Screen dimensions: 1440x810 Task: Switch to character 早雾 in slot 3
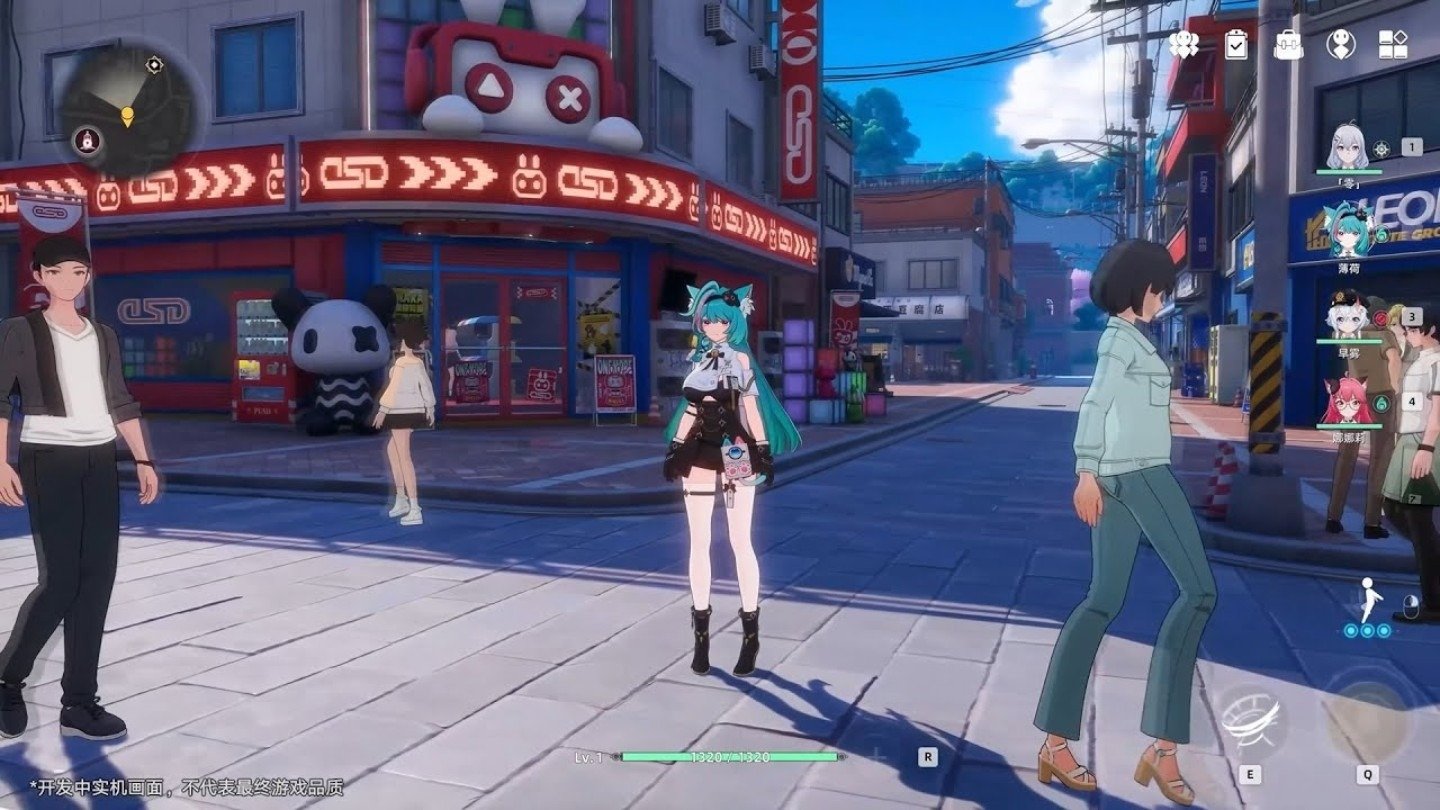coord(1348,318)
